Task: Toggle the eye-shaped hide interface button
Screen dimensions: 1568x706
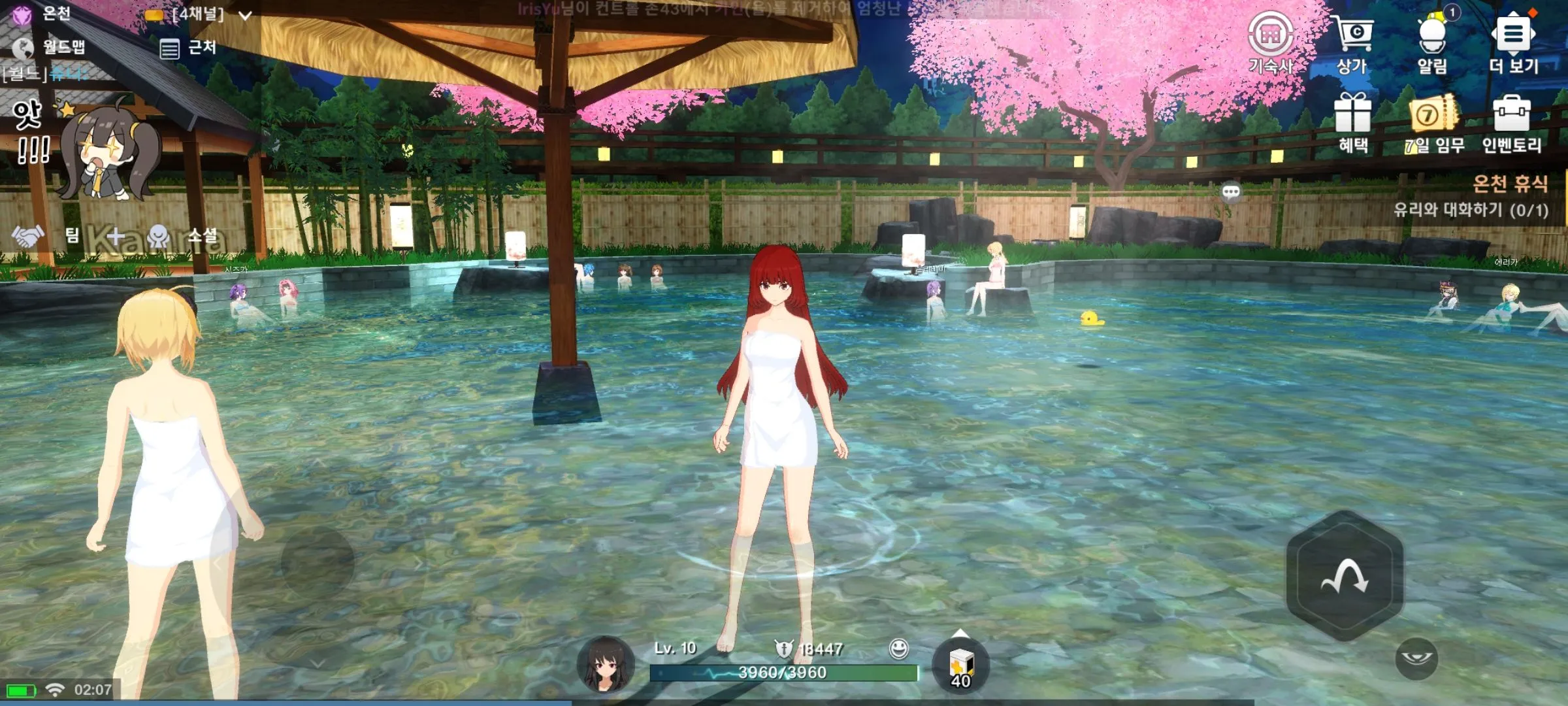Action: tap(1416, 658)
